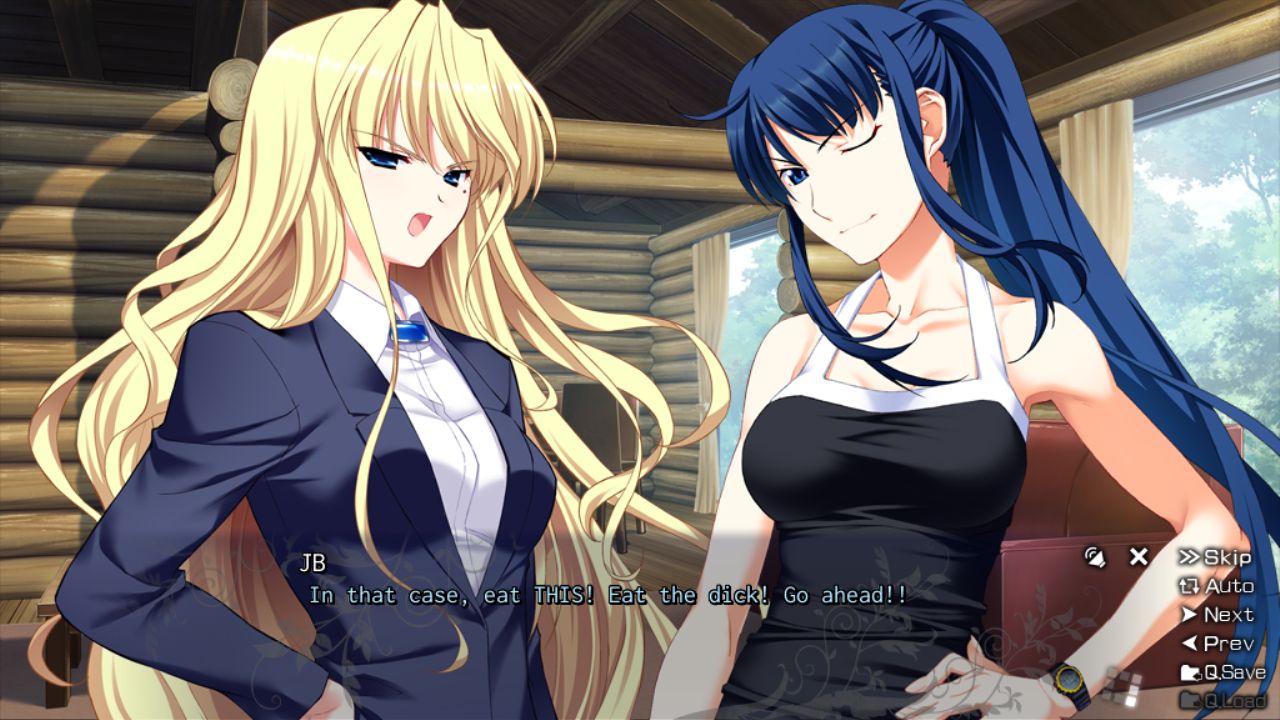Click the Q.Save folder icon
This screenshot has height=720, width=1280.
tap(1189, 671)
